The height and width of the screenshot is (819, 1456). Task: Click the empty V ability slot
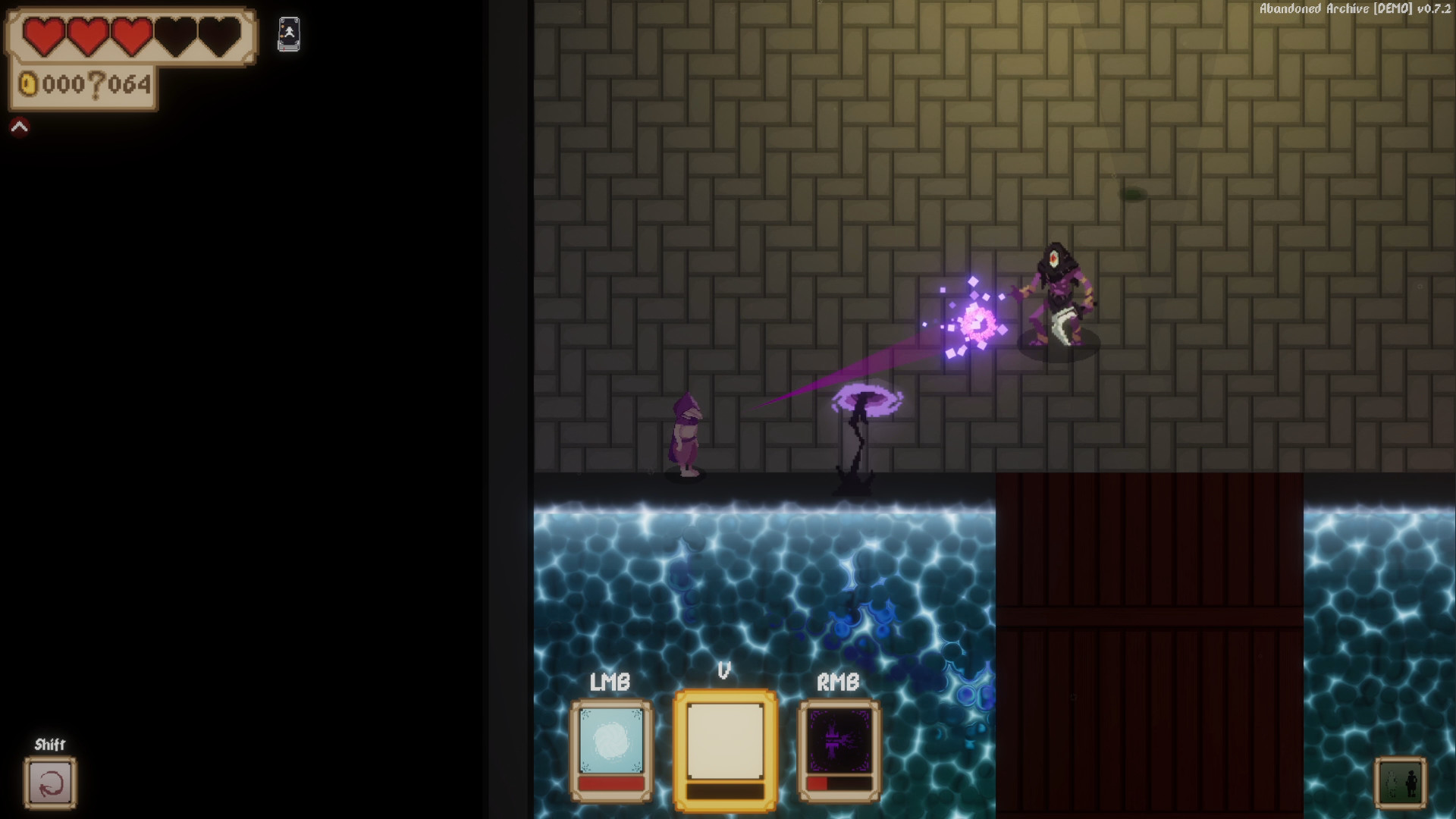(723, 739)
